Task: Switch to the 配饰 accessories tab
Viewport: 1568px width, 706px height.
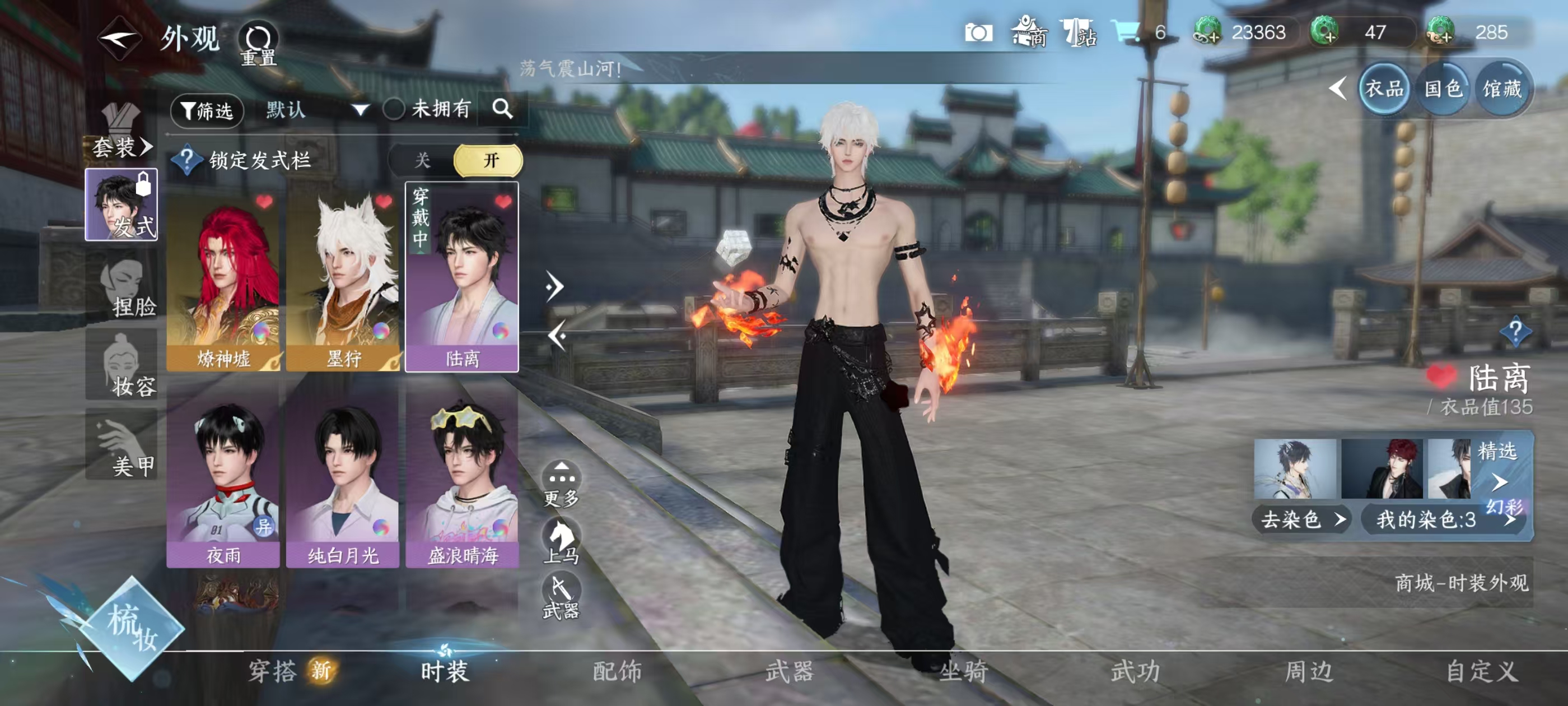Action: pos(617,671)
